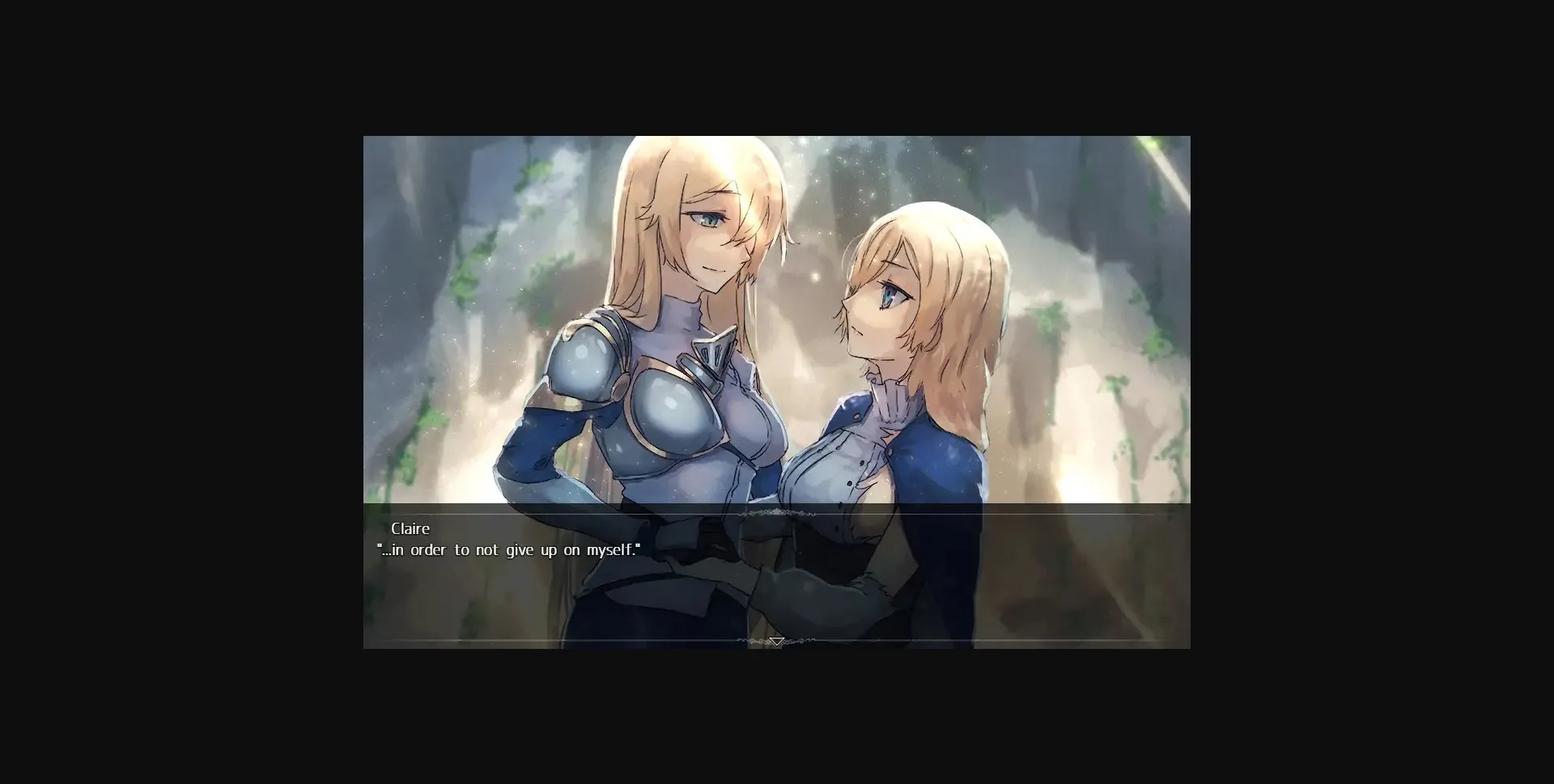Select the Claire nameplate label
The image size is (1554, 784).
point(411,528)
